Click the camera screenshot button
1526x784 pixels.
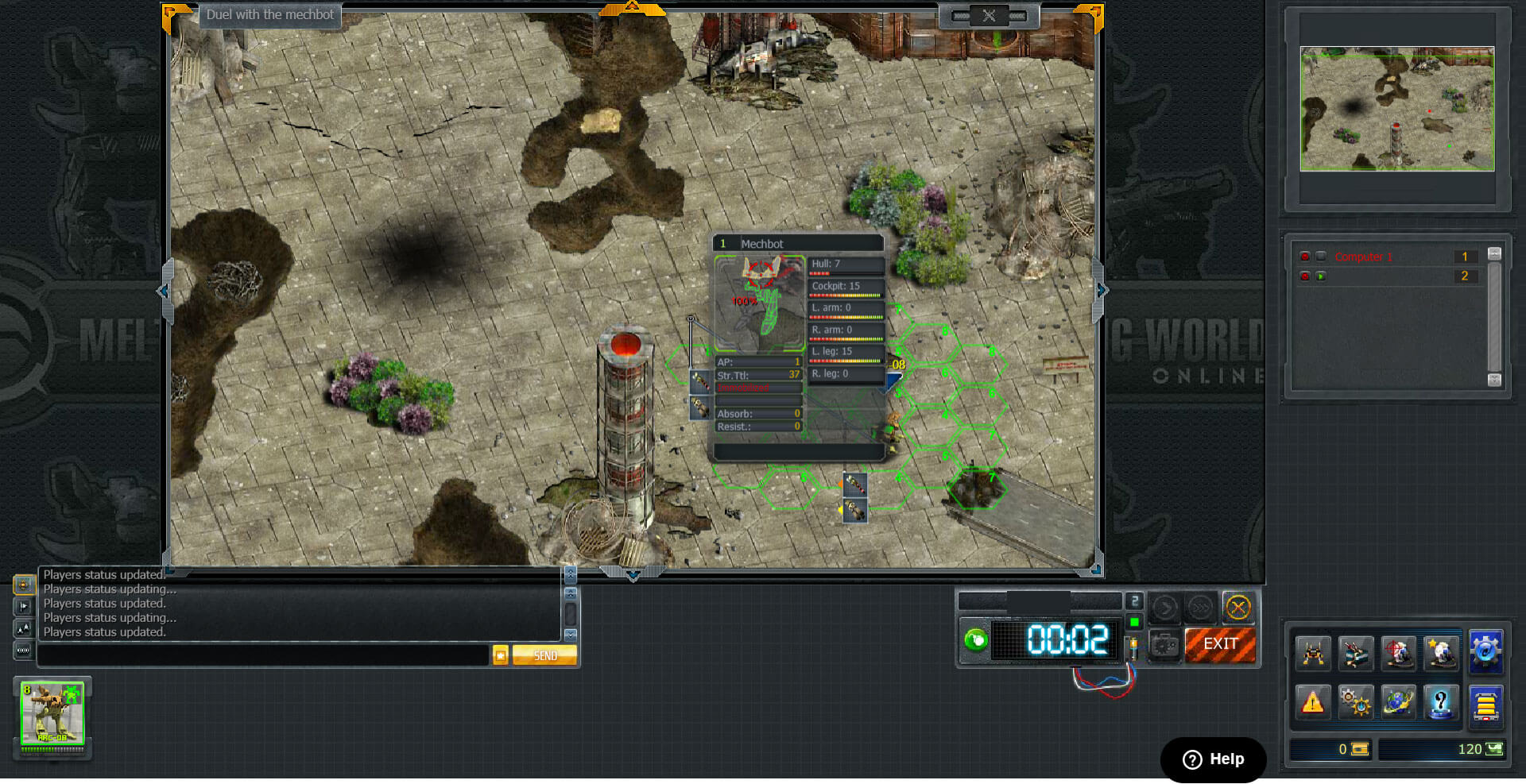coord(1164,645)
